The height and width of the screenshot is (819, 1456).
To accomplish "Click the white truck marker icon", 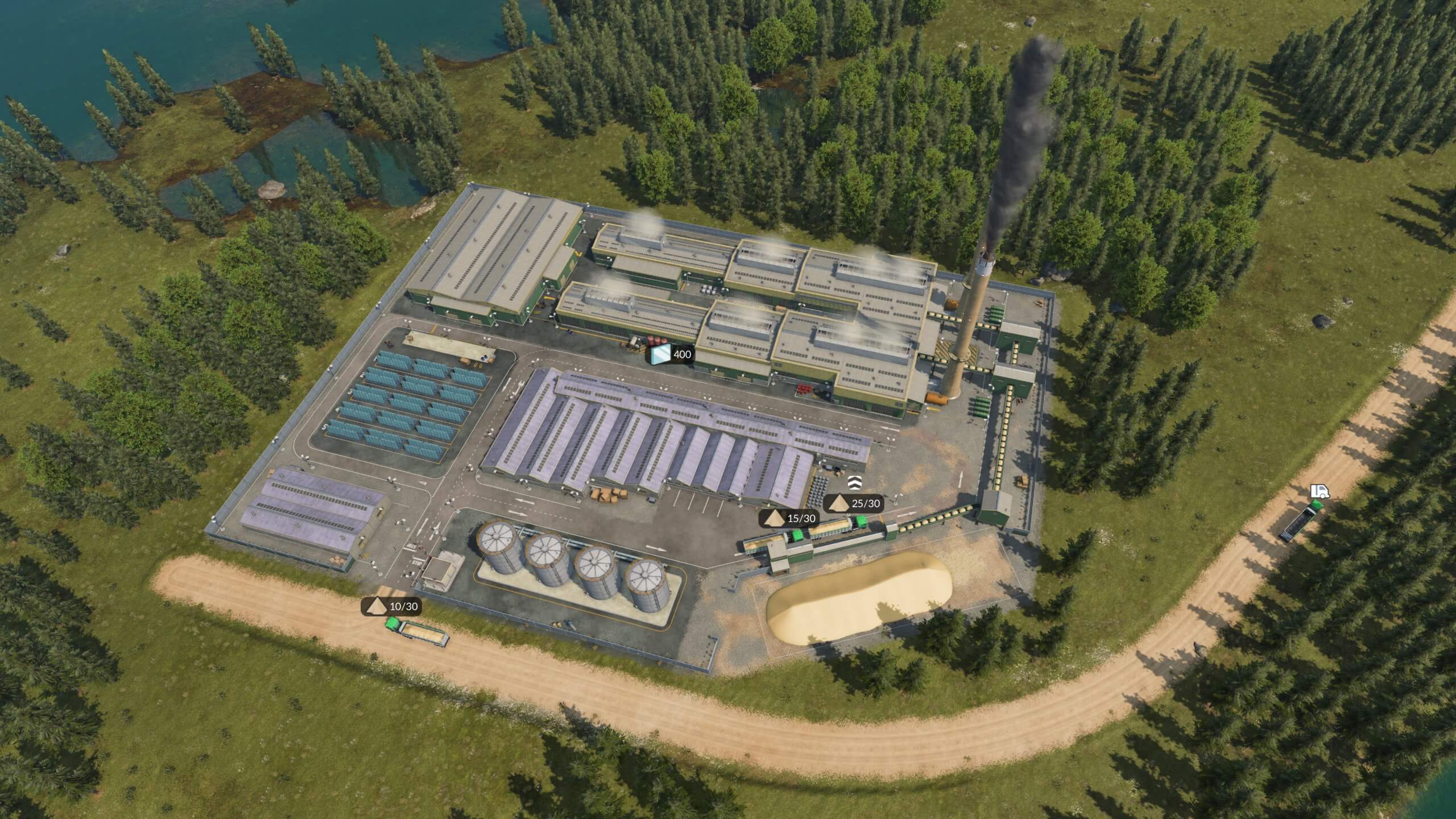I will (x=1320, y=491).
